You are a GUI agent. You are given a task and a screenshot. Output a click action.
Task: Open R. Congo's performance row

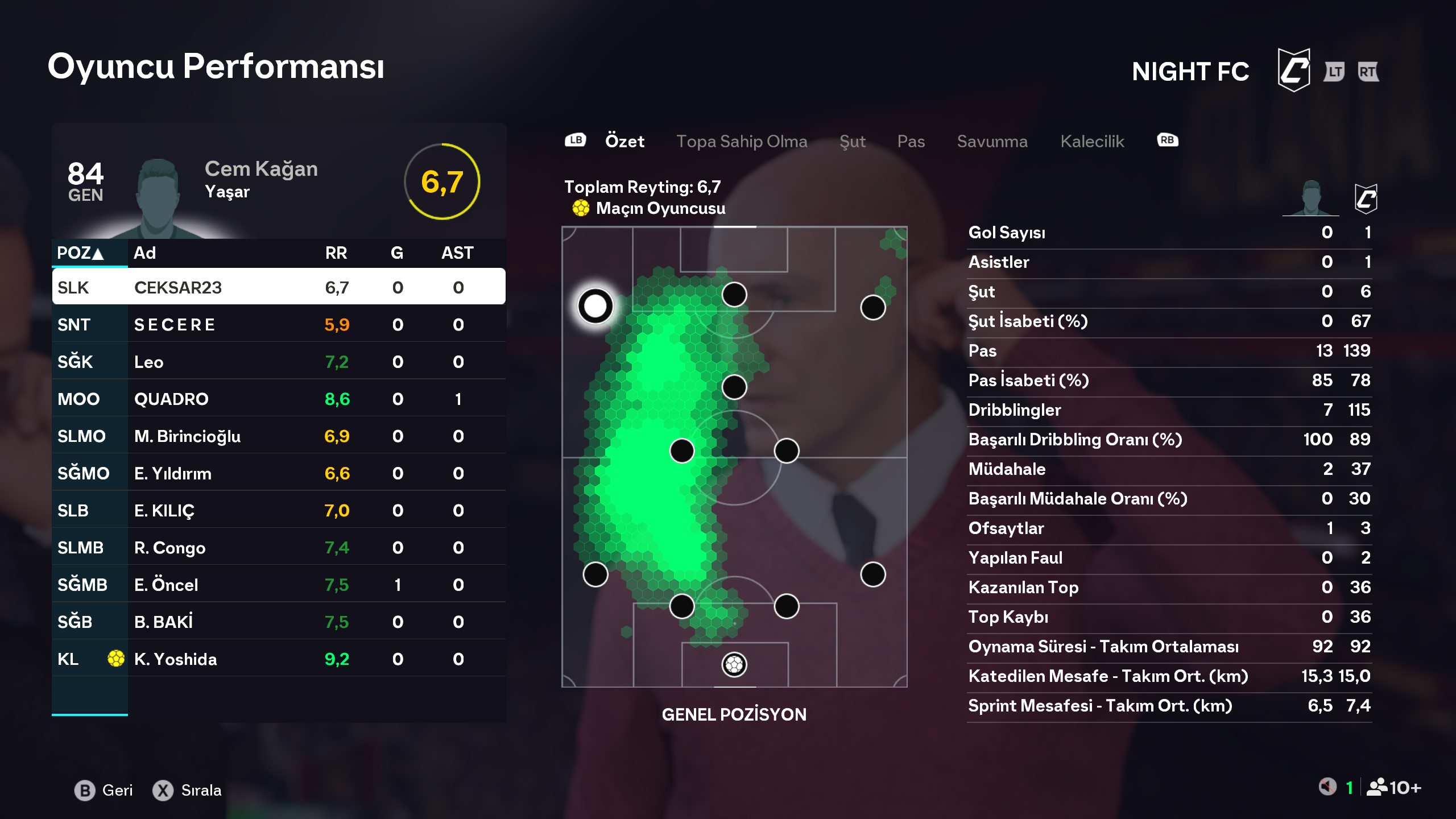(279, 548)
